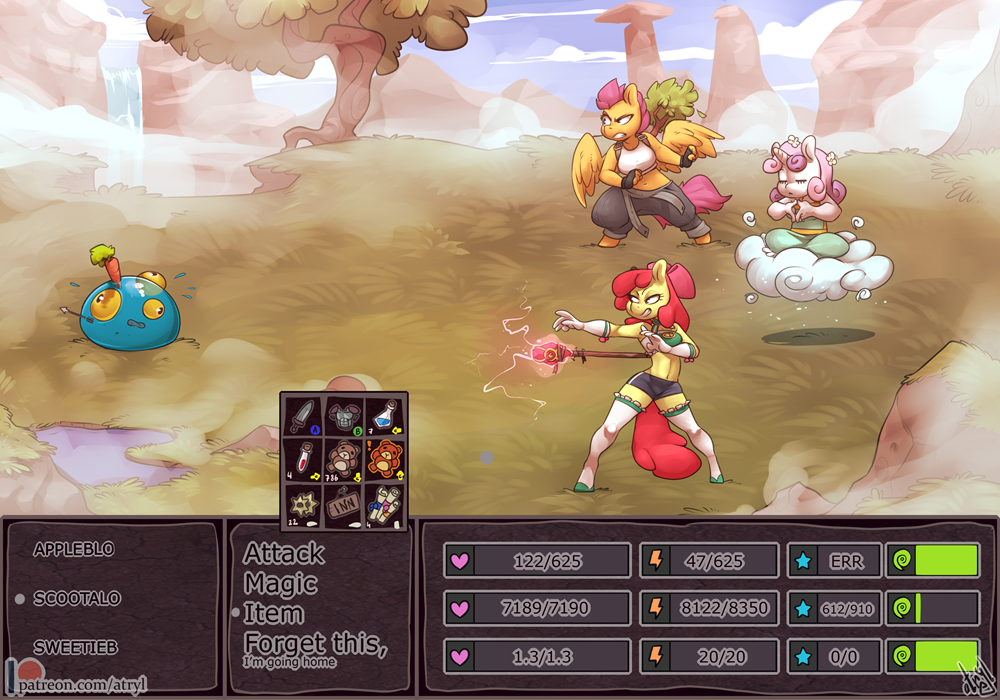Screen dimensions: 1000x700
Task: Select the dagger item slot
Action: [x=303, y=415]
